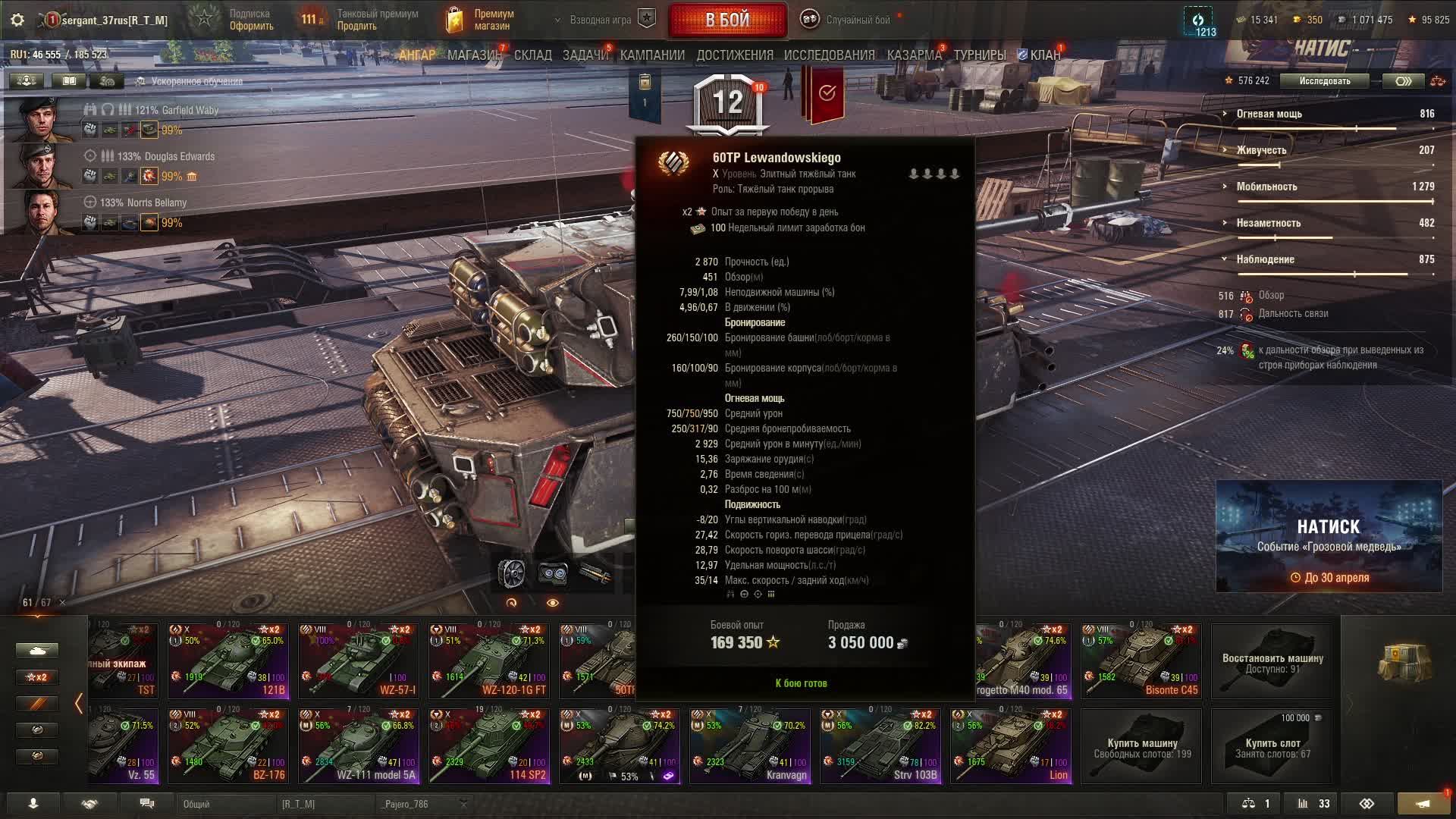This screenshot has height=819, width=1456.
Task: Show the ДОСТИЖЕНИЯ tab
Action: click(735, 55)
